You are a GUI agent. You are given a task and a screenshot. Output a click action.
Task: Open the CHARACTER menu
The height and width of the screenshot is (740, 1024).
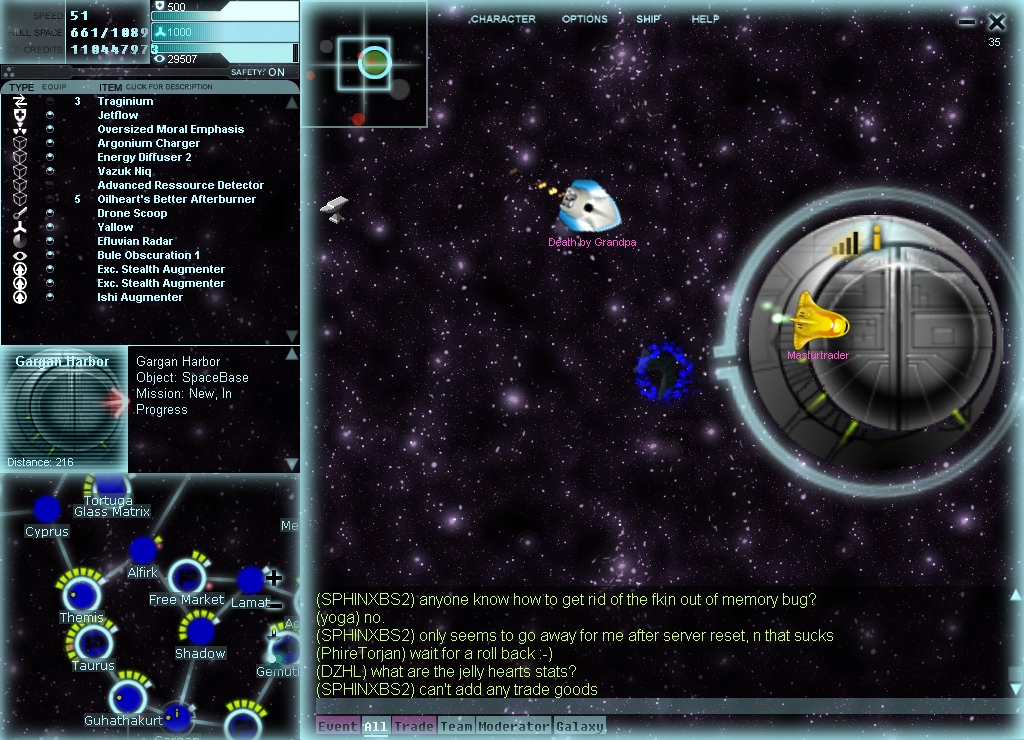pos(502,19)
